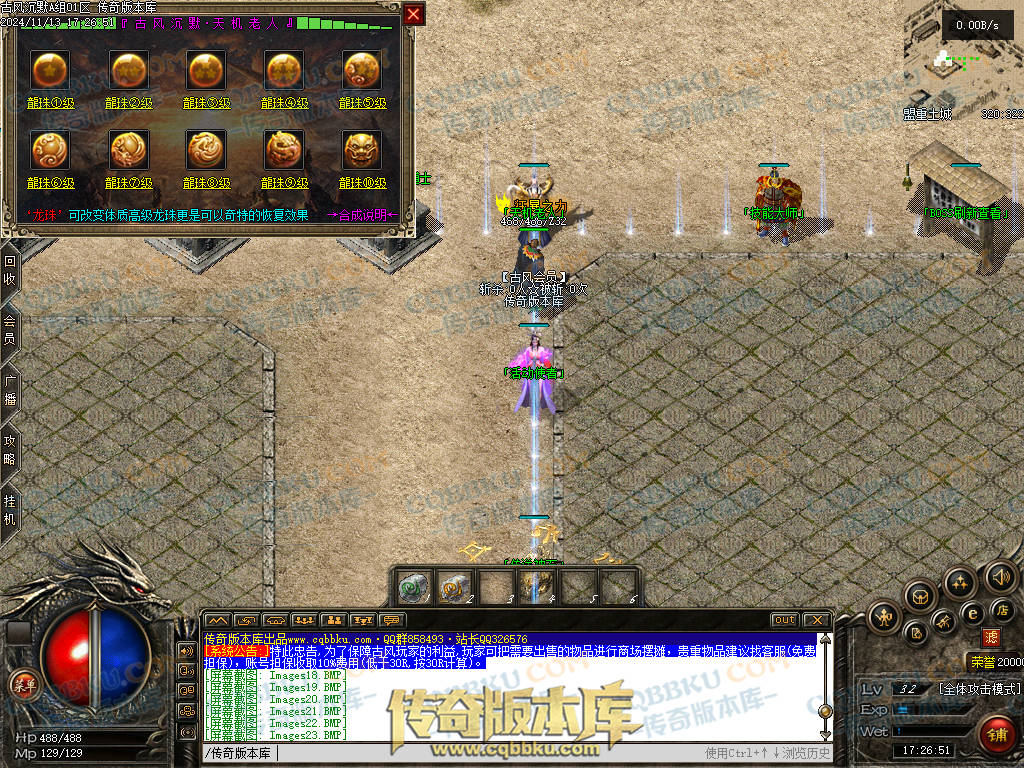Use the item in hotbar slot 4
This screenshot has width=1024, height=768.
pyautogui.click(x=534, y=586)
